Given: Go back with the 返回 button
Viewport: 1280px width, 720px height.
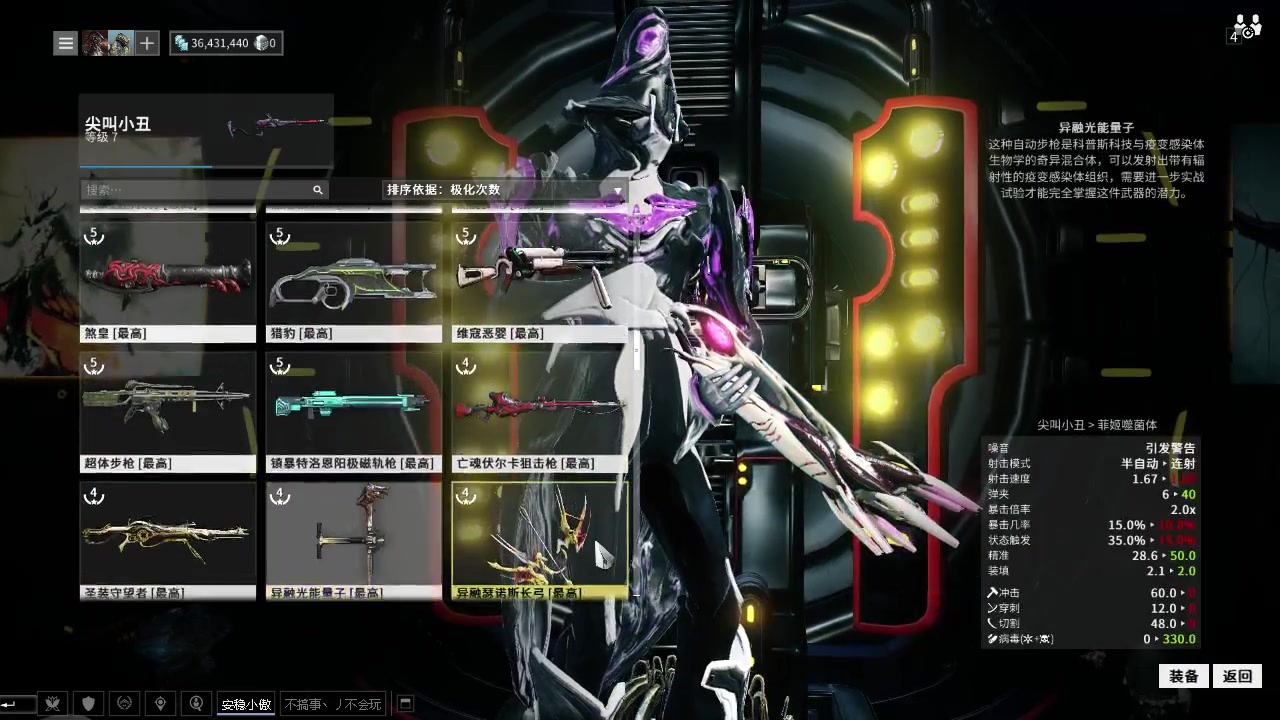Looking at the screenshot, I should pyautogui.click(x=1238, y=676).
